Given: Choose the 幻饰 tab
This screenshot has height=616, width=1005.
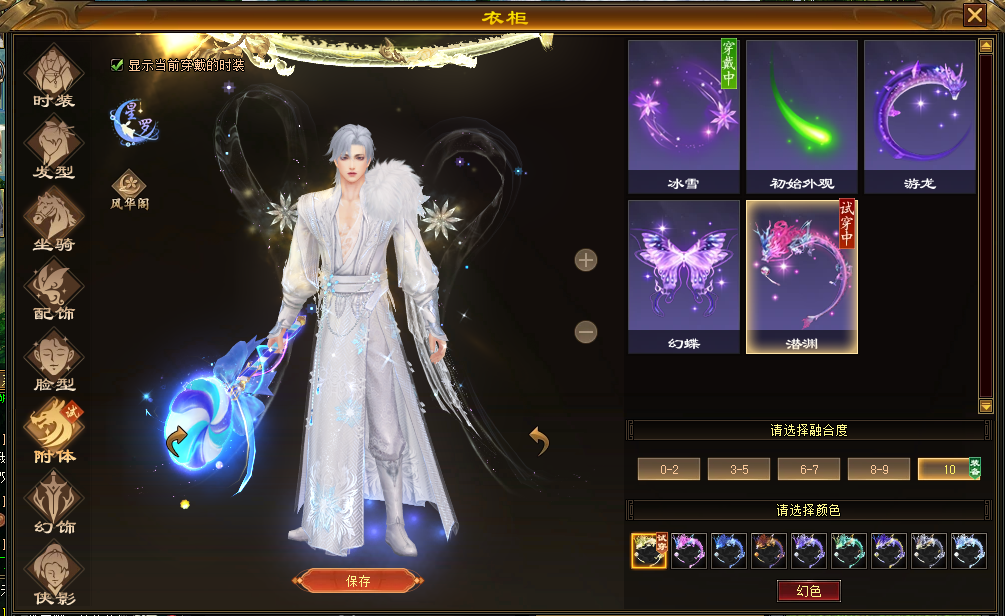Looking at the screenshot, I should [x=54, y=502].
